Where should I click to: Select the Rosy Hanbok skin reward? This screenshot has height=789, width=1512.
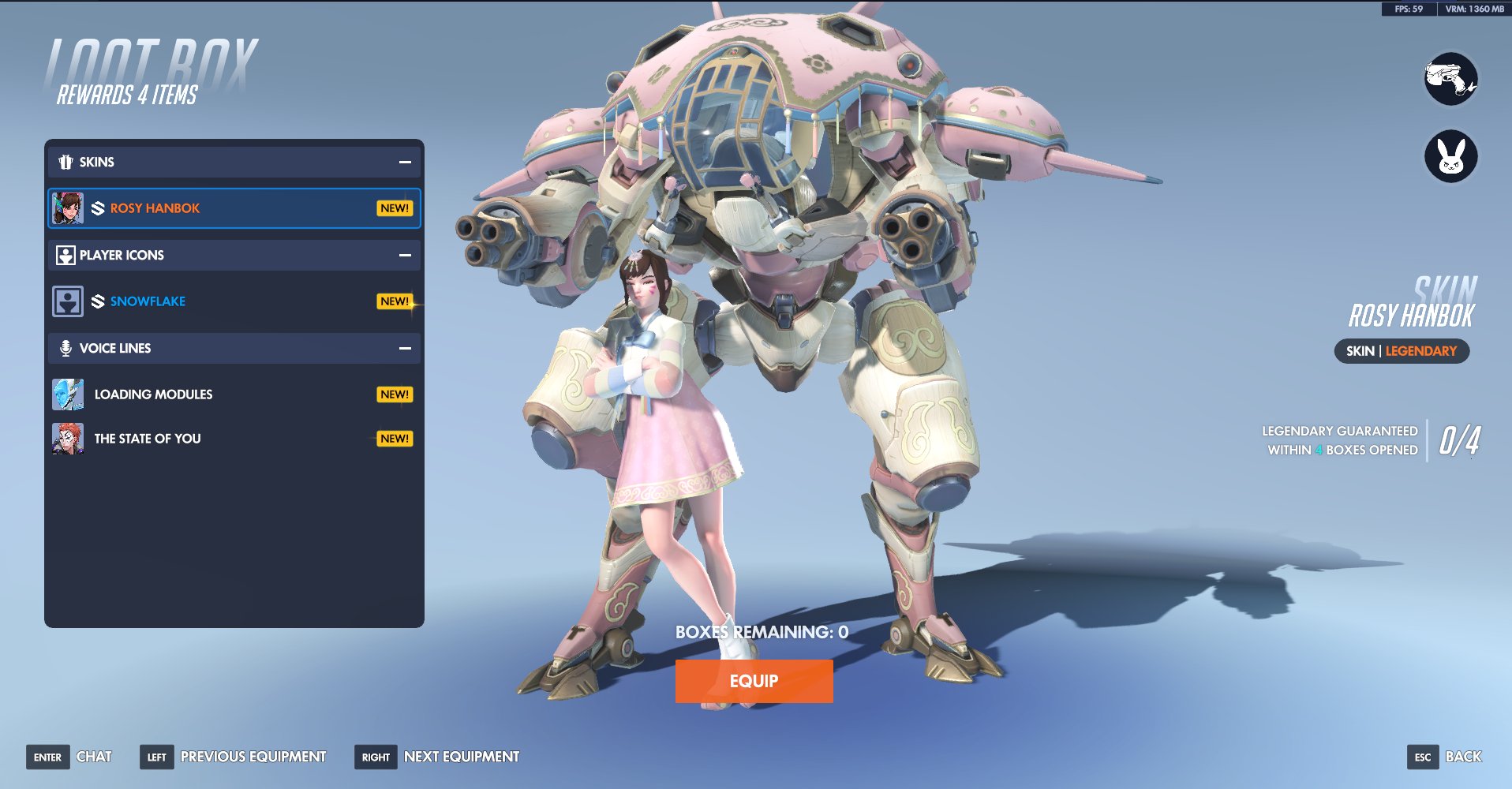pos(234,208)
